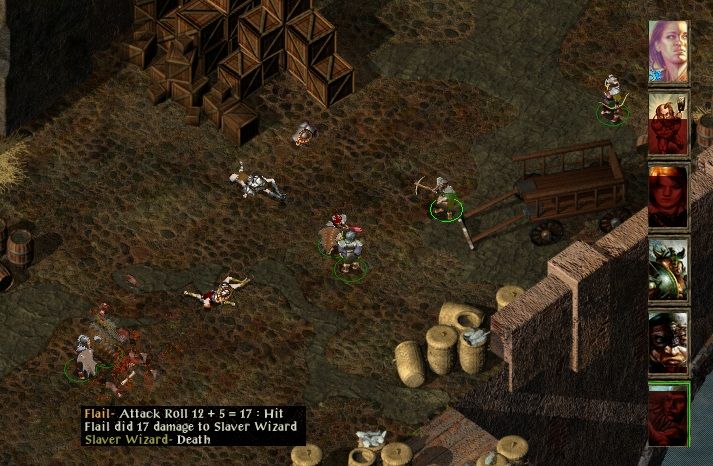Select the archer unit beside the wagon
713x466 pixels.
(x=444, y=196)
